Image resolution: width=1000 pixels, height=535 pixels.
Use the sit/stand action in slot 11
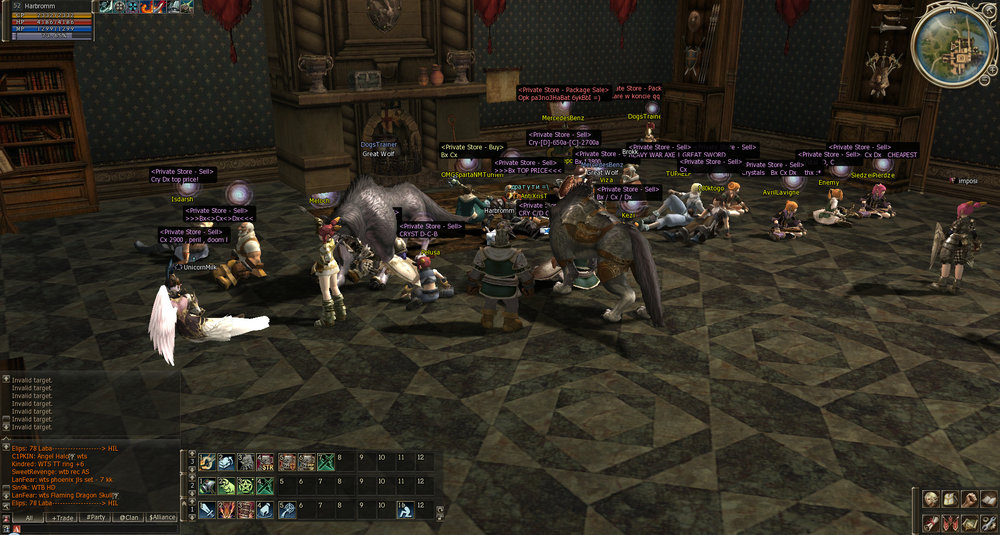[403, 510]
